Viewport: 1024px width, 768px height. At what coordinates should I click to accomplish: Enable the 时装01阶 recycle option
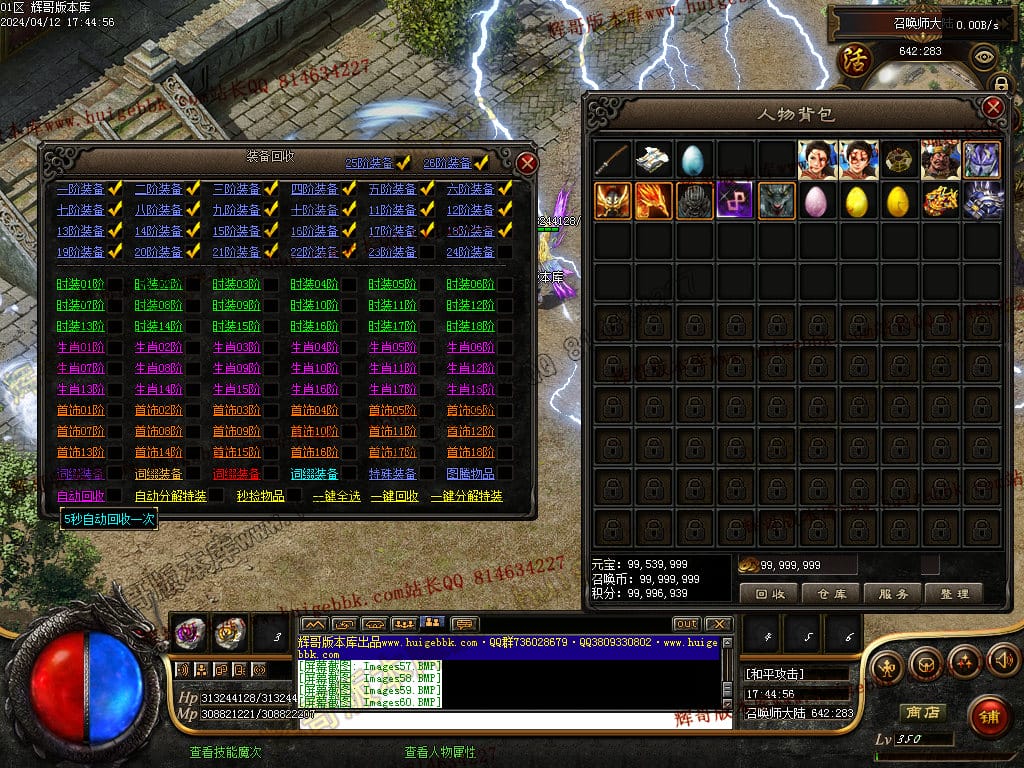tap(115, 284)
